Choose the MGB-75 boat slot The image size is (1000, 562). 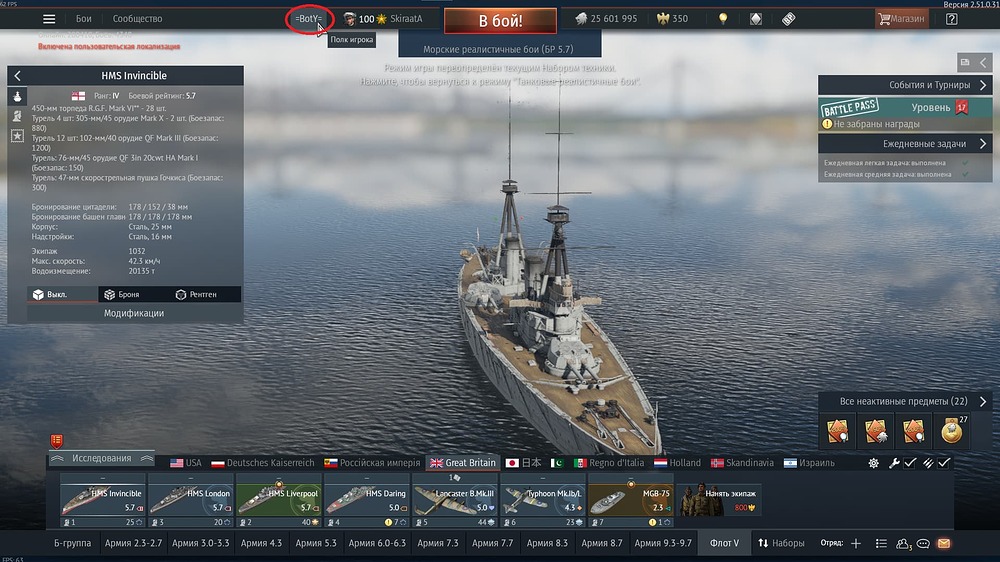(x=630, y=500)
